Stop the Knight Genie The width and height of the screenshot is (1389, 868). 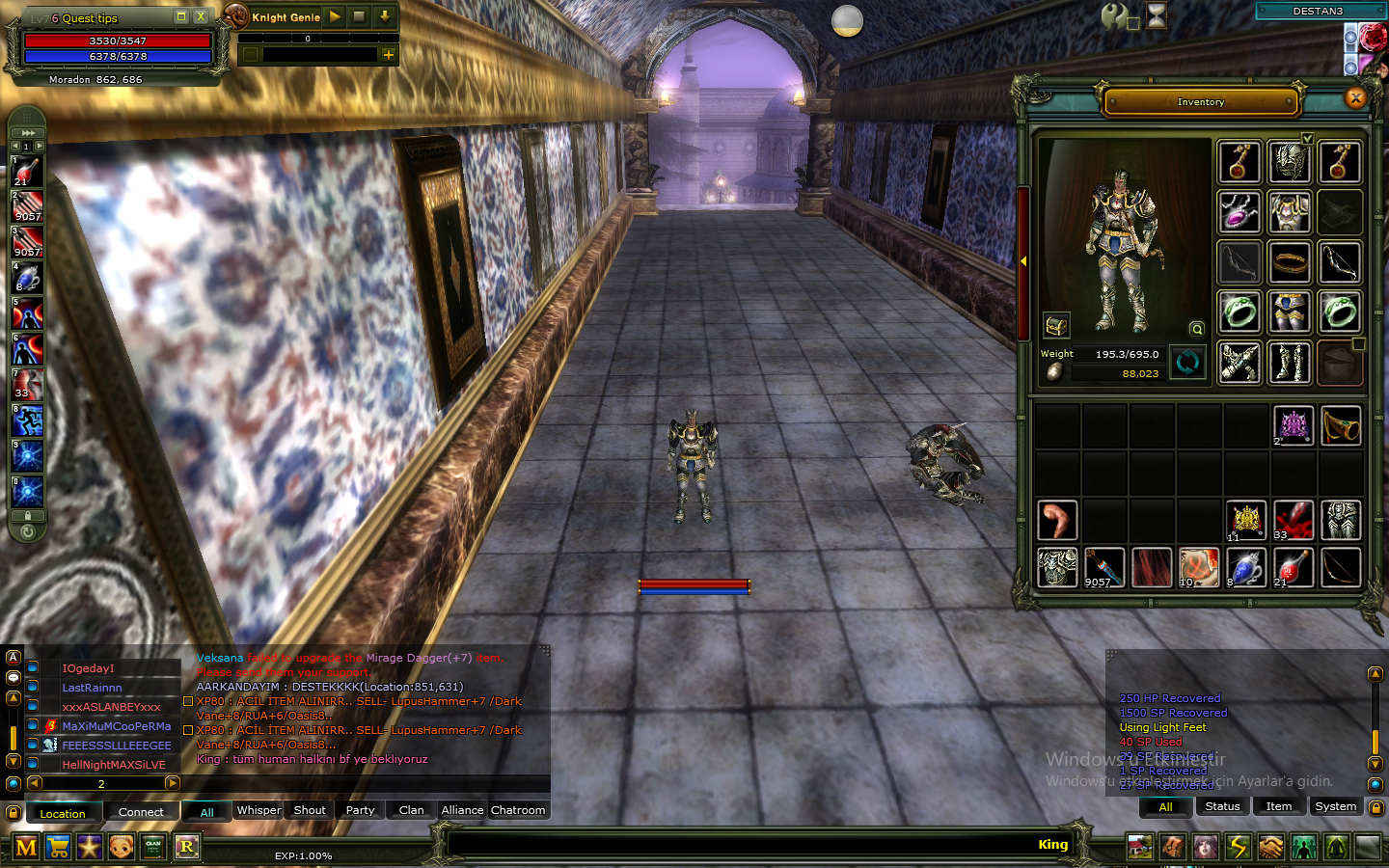(359, 16)
